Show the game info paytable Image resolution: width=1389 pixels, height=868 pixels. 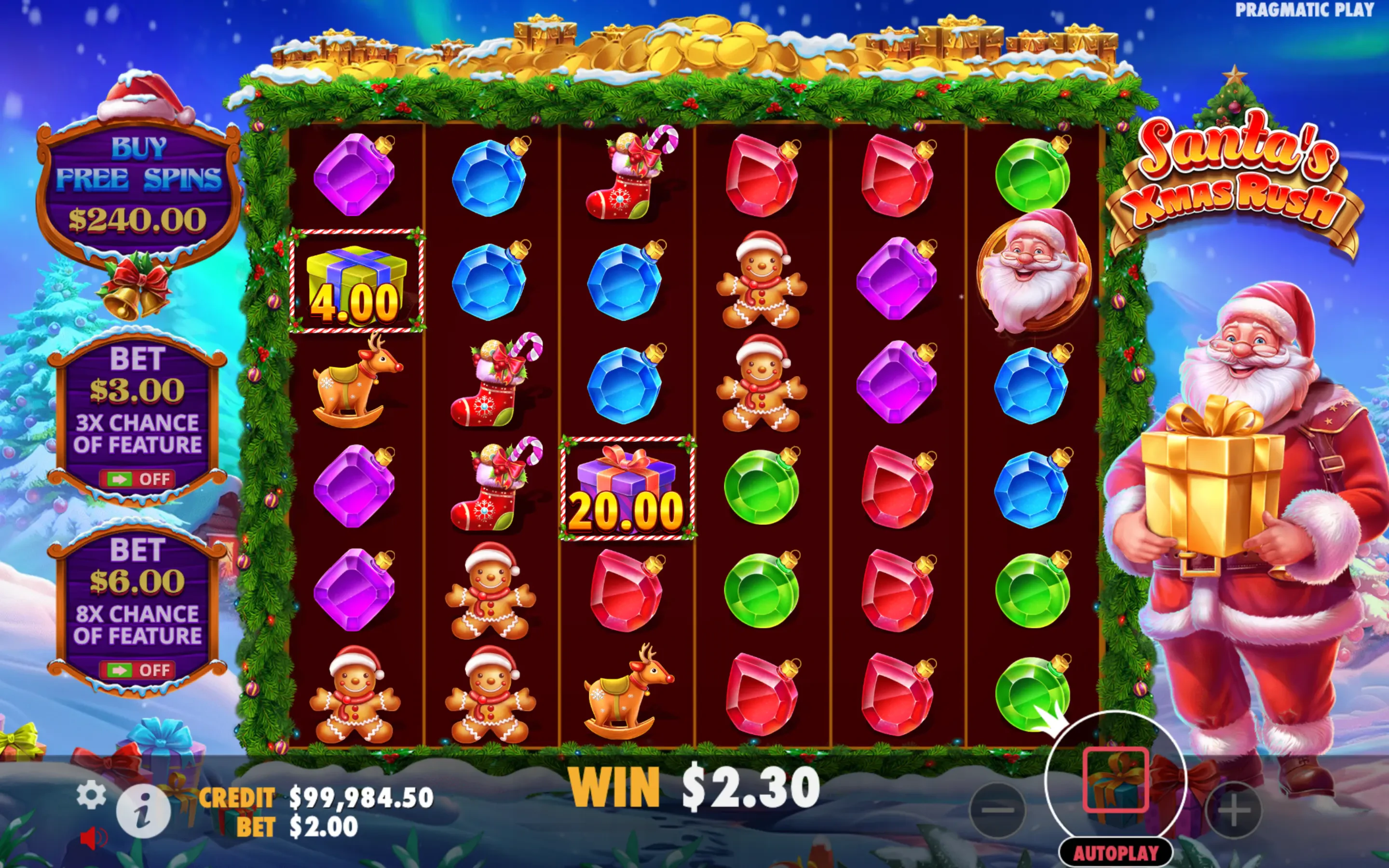(x=143, y=811)
